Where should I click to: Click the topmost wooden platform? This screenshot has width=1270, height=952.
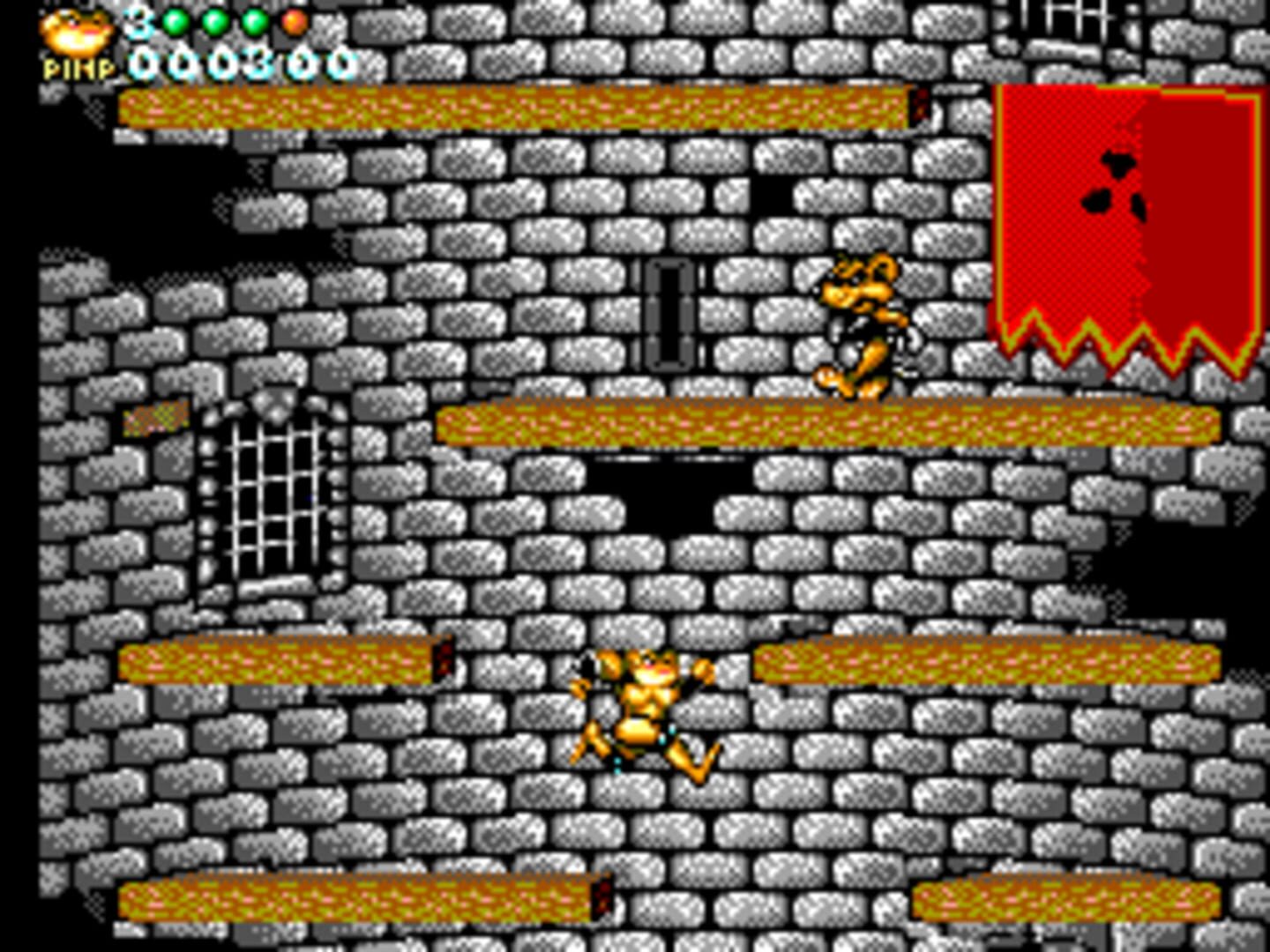click(520, 106)
